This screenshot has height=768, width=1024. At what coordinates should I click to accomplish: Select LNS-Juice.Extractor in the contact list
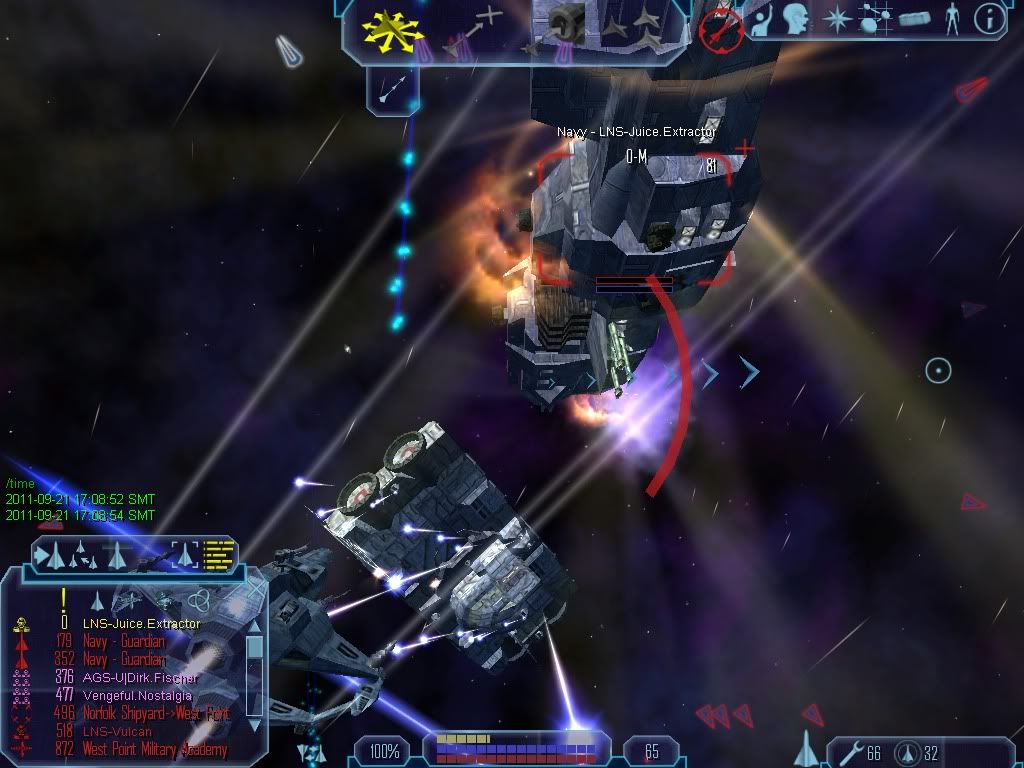pos(141,624)
